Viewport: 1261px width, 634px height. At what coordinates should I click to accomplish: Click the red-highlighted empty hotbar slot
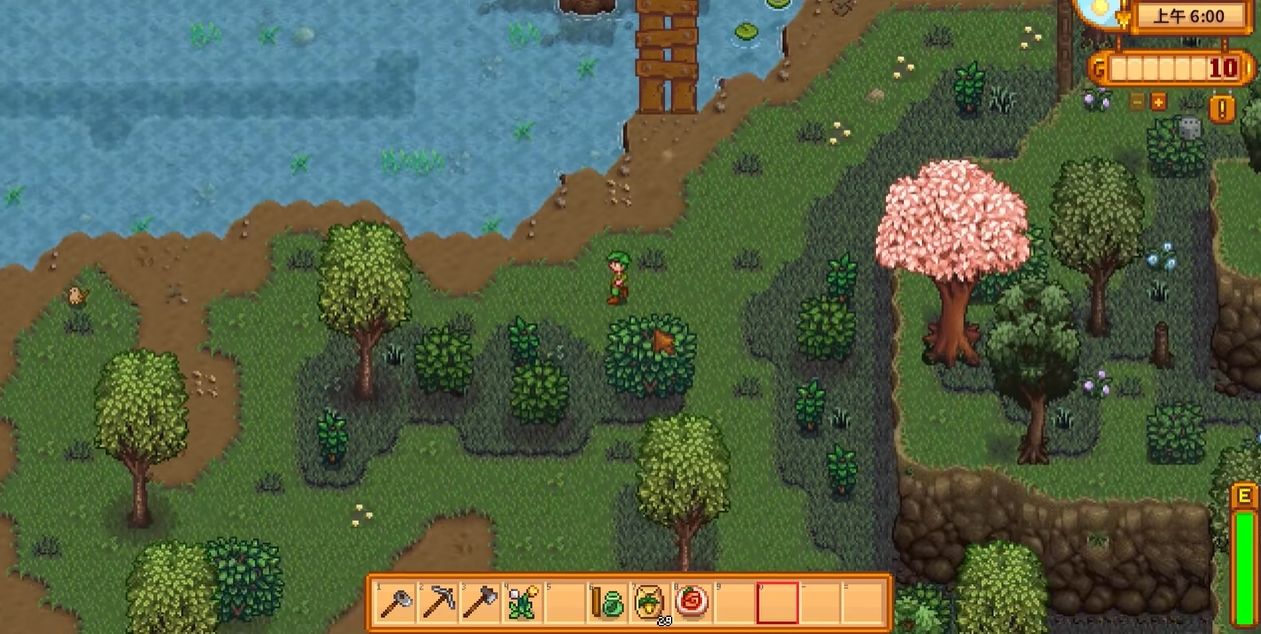point(777,602)
